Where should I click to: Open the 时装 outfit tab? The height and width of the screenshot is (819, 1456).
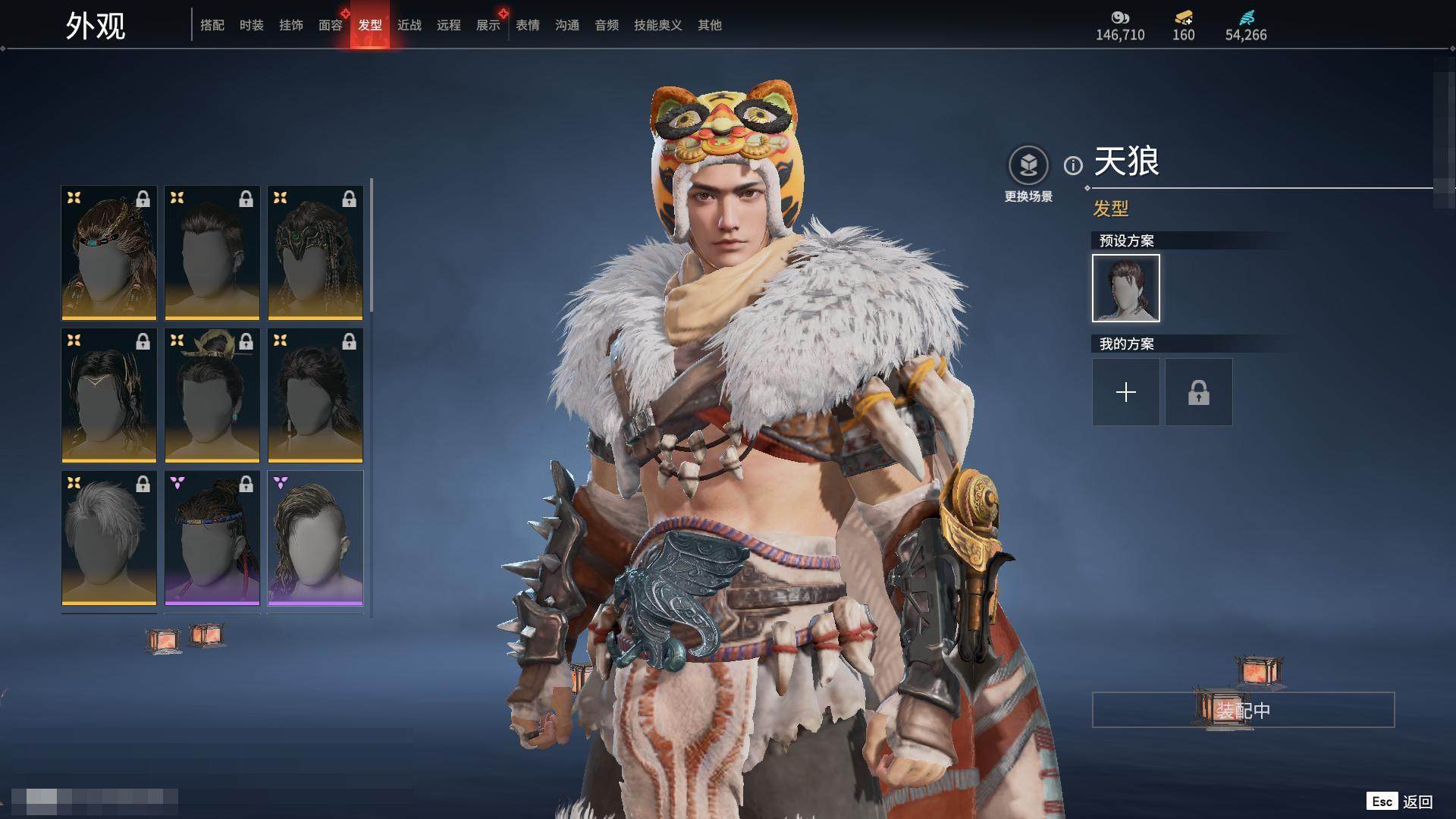[x=252, y=26]
